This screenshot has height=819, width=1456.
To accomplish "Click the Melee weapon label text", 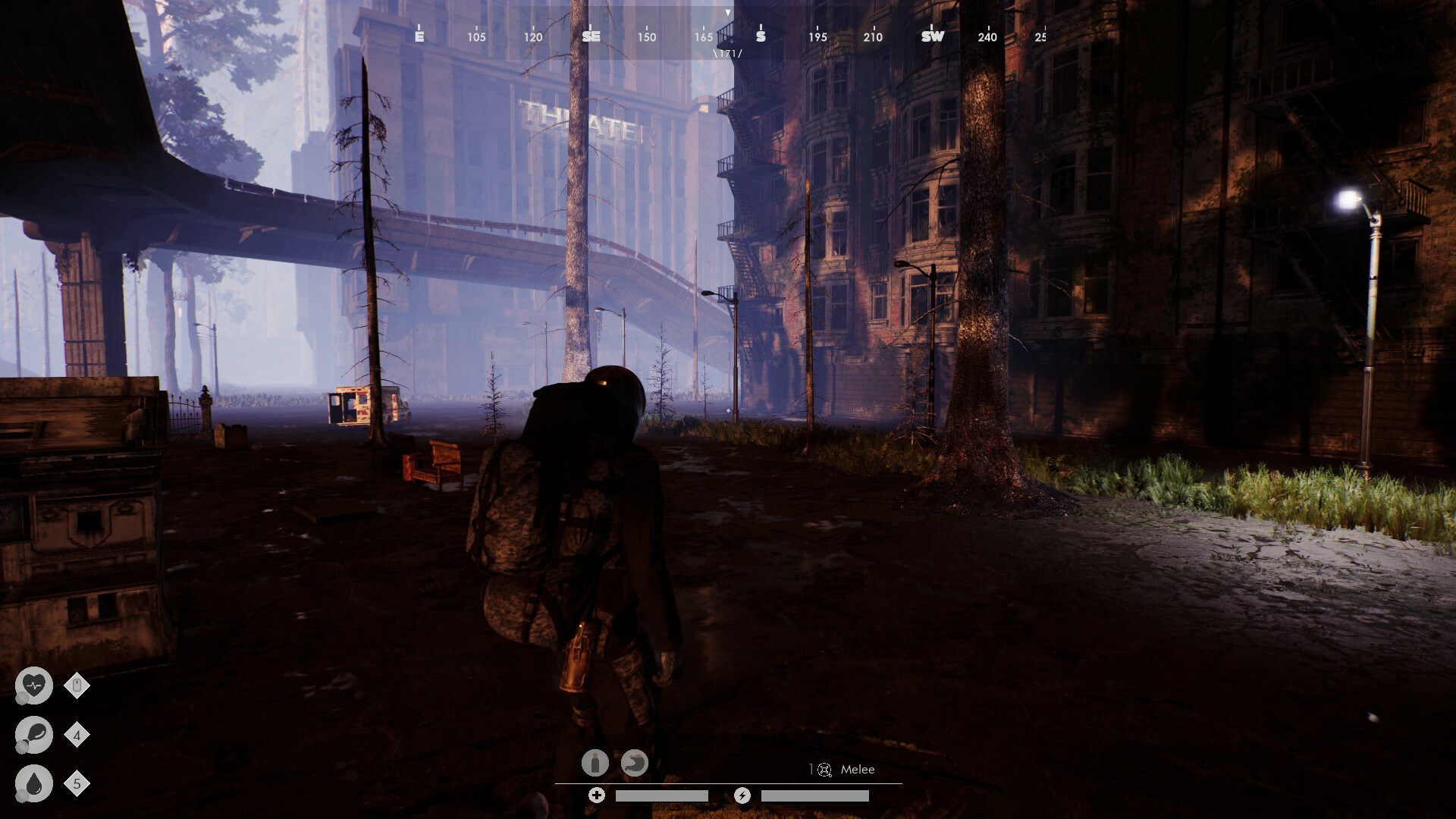I will click(x=857, y=769).
